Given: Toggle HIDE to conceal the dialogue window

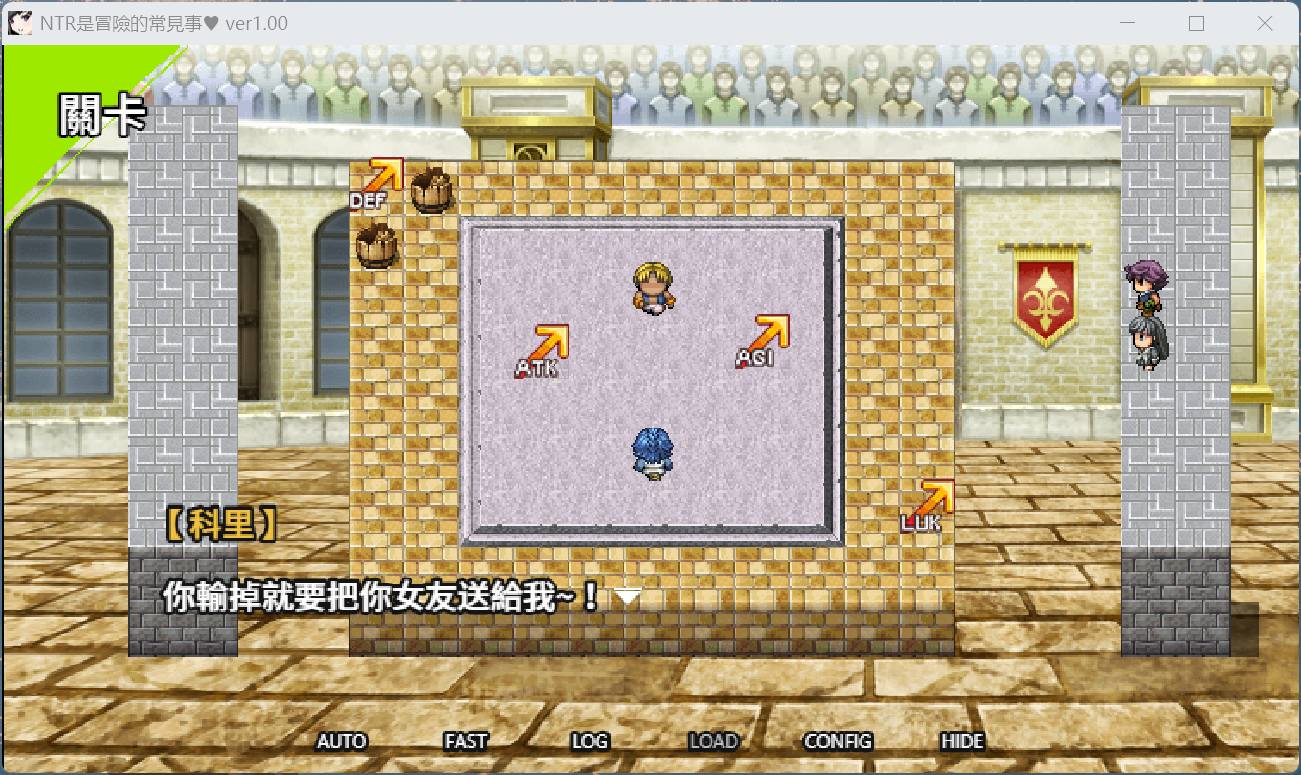Looking at the screenshot, I should pyautogui.click(x=961, y=741).
